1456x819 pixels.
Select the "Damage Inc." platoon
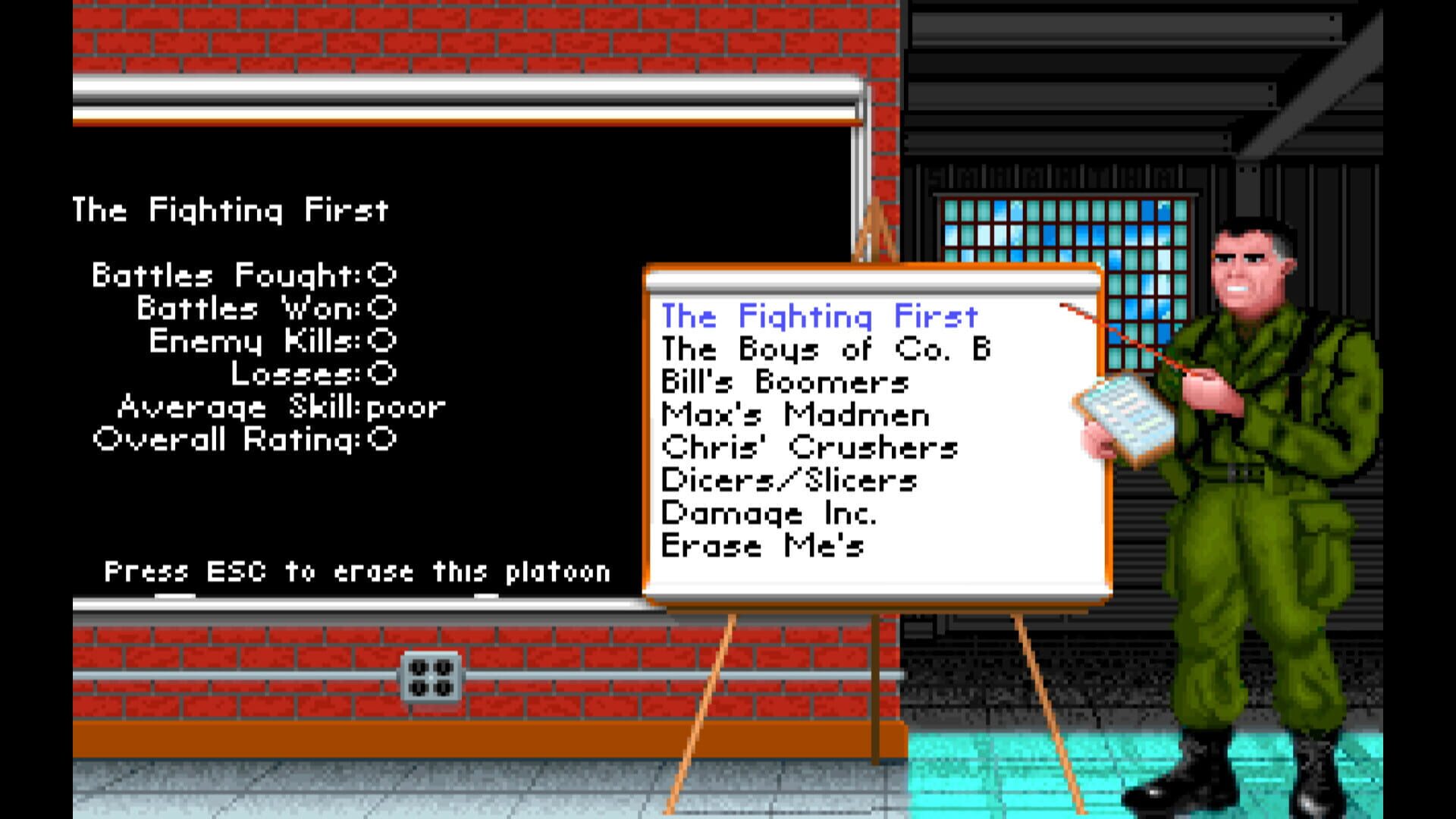pyautogui.click(x=770, y=514)
